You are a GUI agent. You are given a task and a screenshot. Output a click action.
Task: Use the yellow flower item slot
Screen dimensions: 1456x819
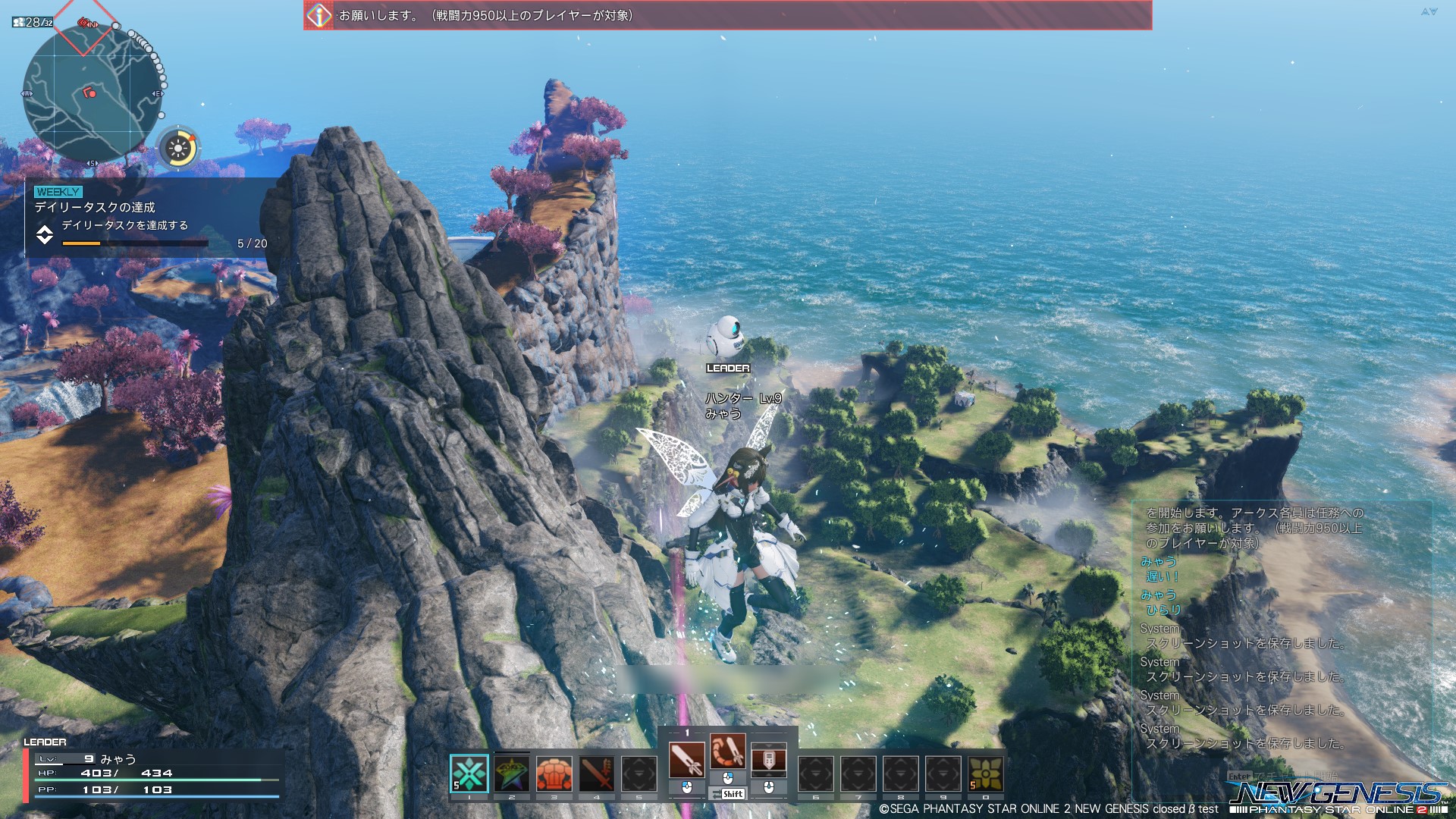point(985,773)
